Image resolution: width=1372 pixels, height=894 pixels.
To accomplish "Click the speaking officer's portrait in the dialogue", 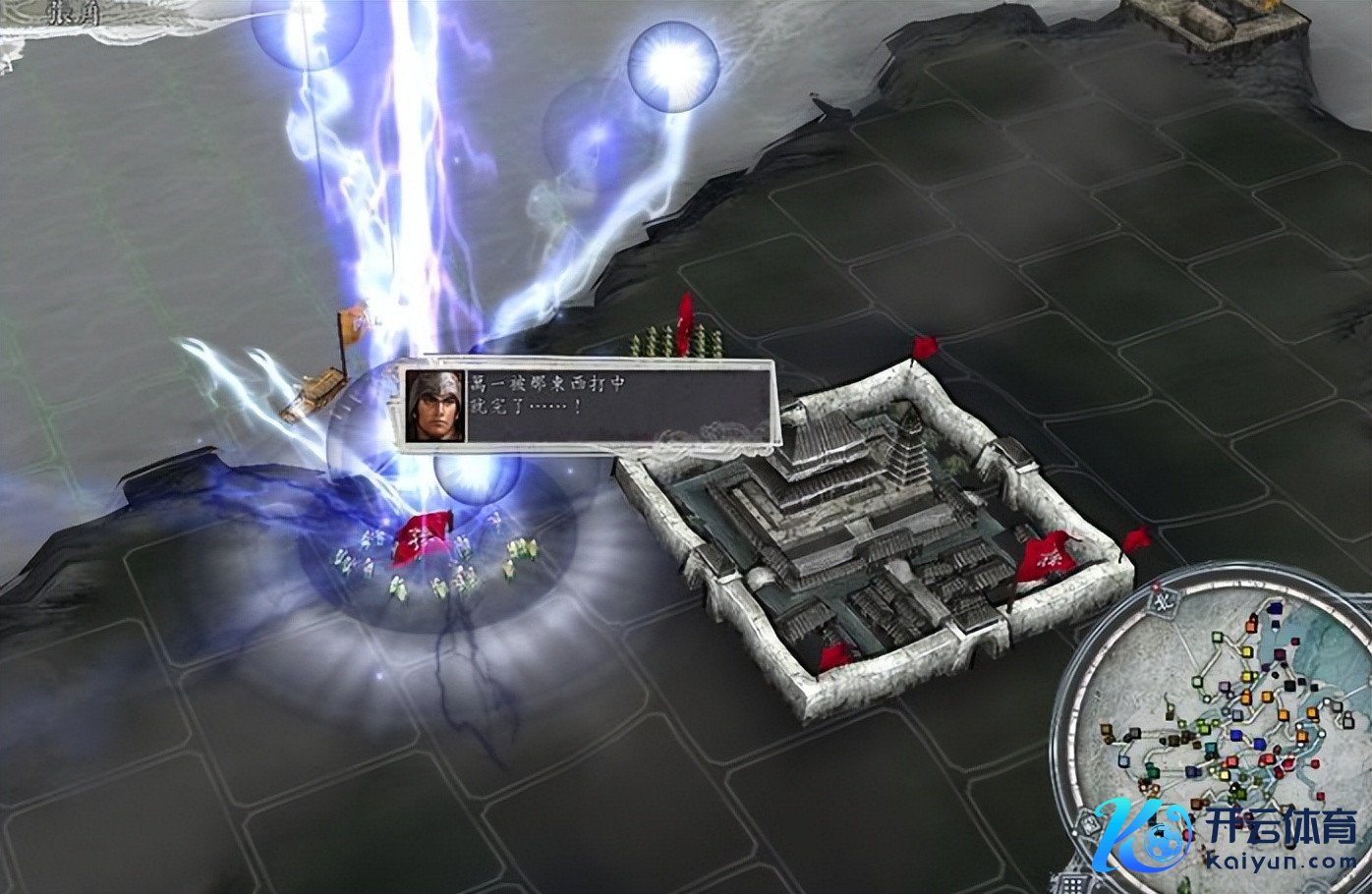I will [x=434, y=405].
